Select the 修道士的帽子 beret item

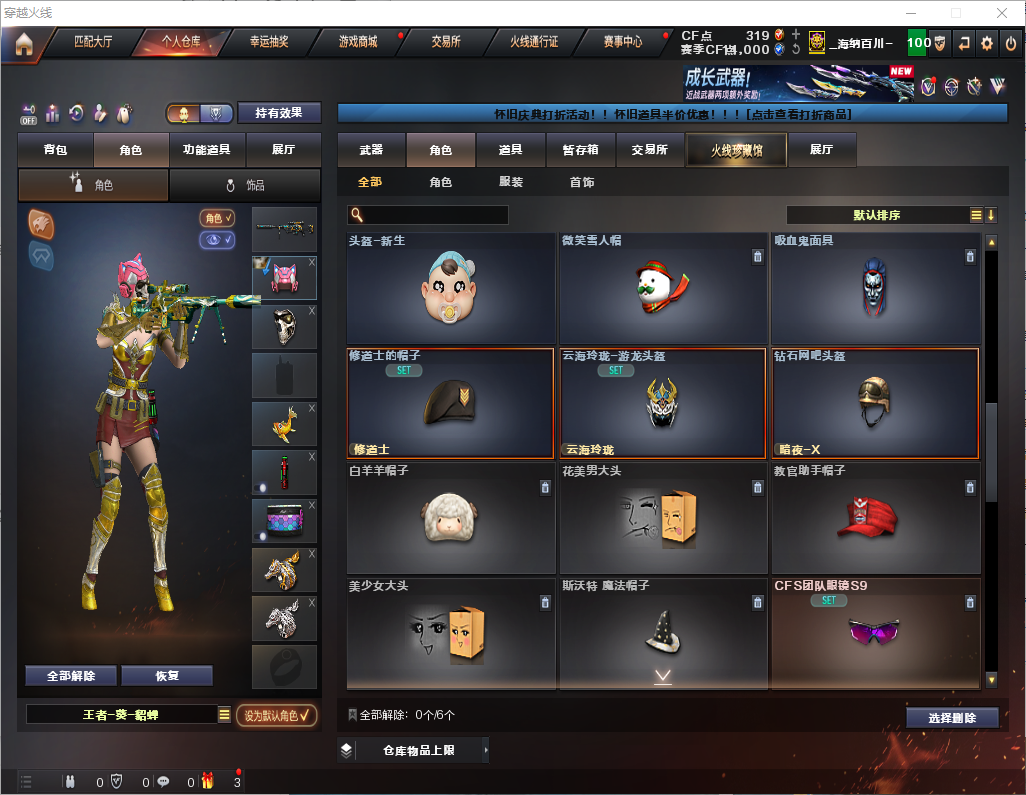pos(450,402)
